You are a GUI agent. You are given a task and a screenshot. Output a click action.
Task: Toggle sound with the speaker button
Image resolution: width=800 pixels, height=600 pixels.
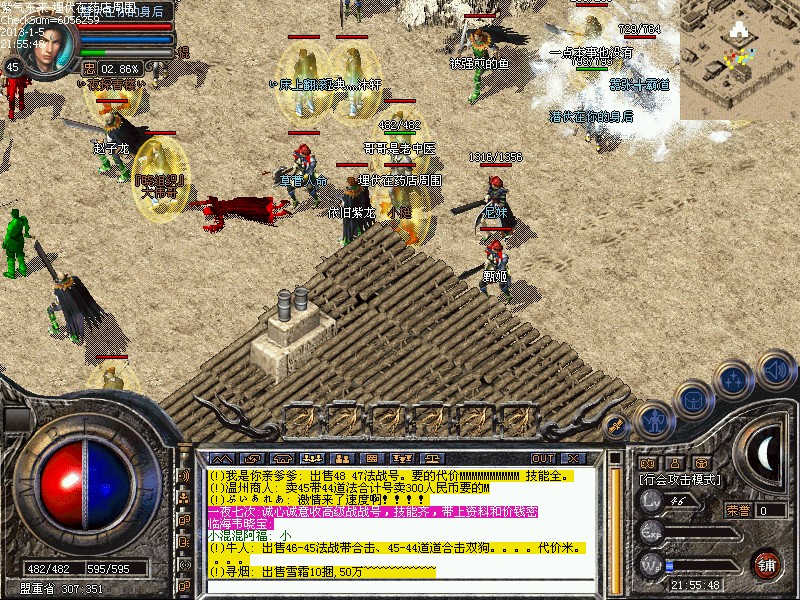[775, 370]
